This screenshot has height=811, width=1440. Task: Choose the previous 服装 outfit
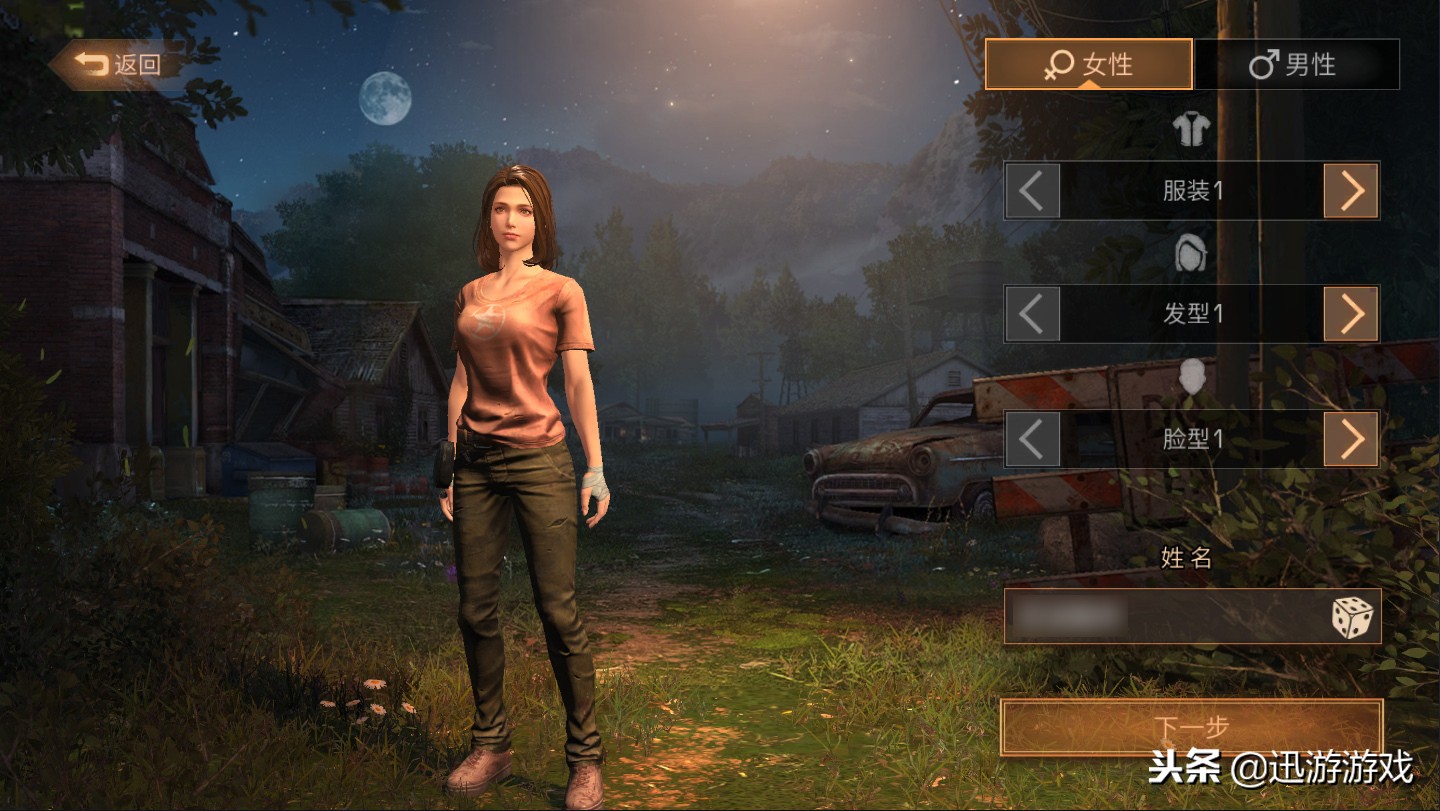1032,191
